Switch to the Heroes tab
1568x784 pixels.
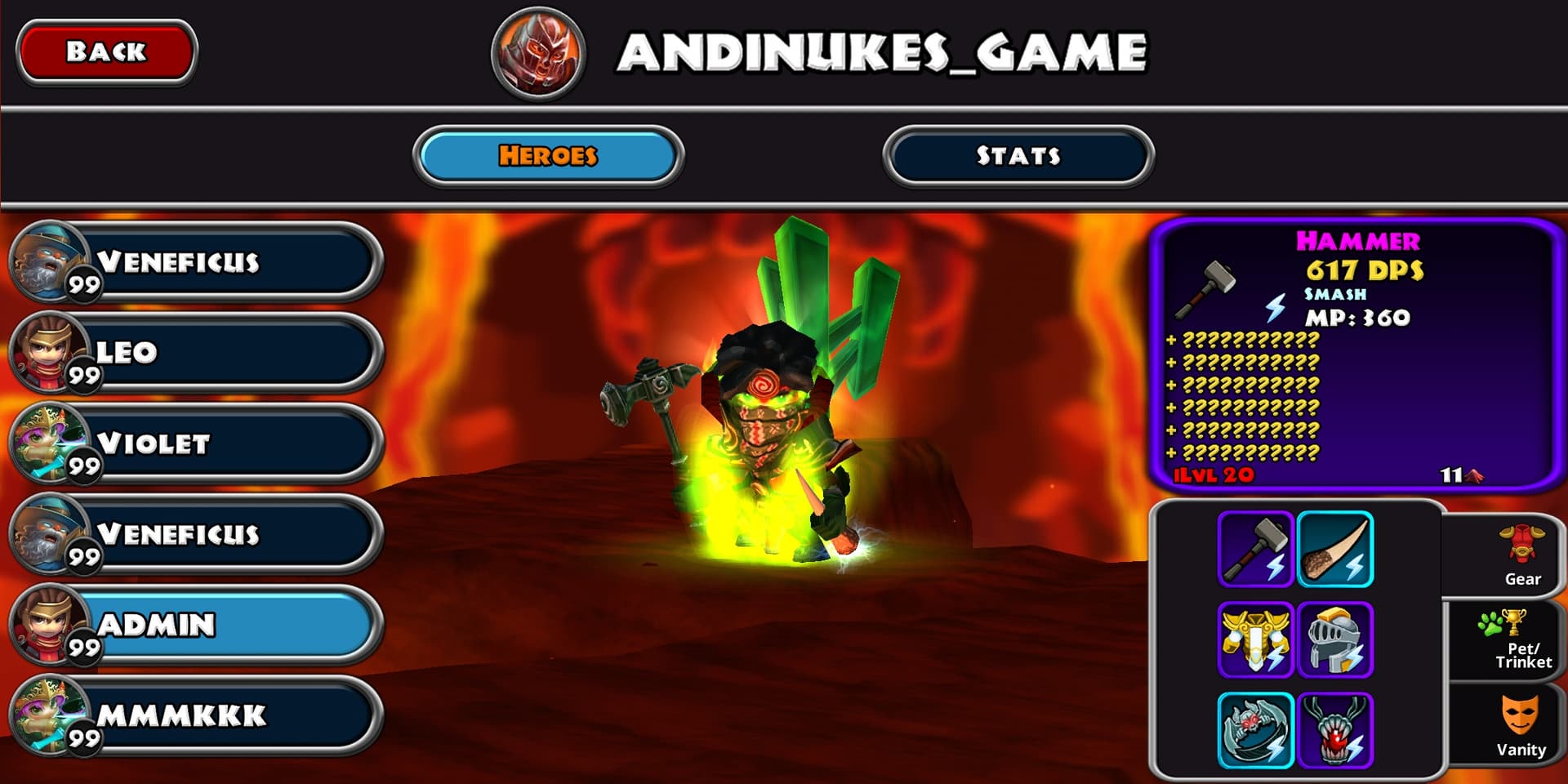coord(548,155)
